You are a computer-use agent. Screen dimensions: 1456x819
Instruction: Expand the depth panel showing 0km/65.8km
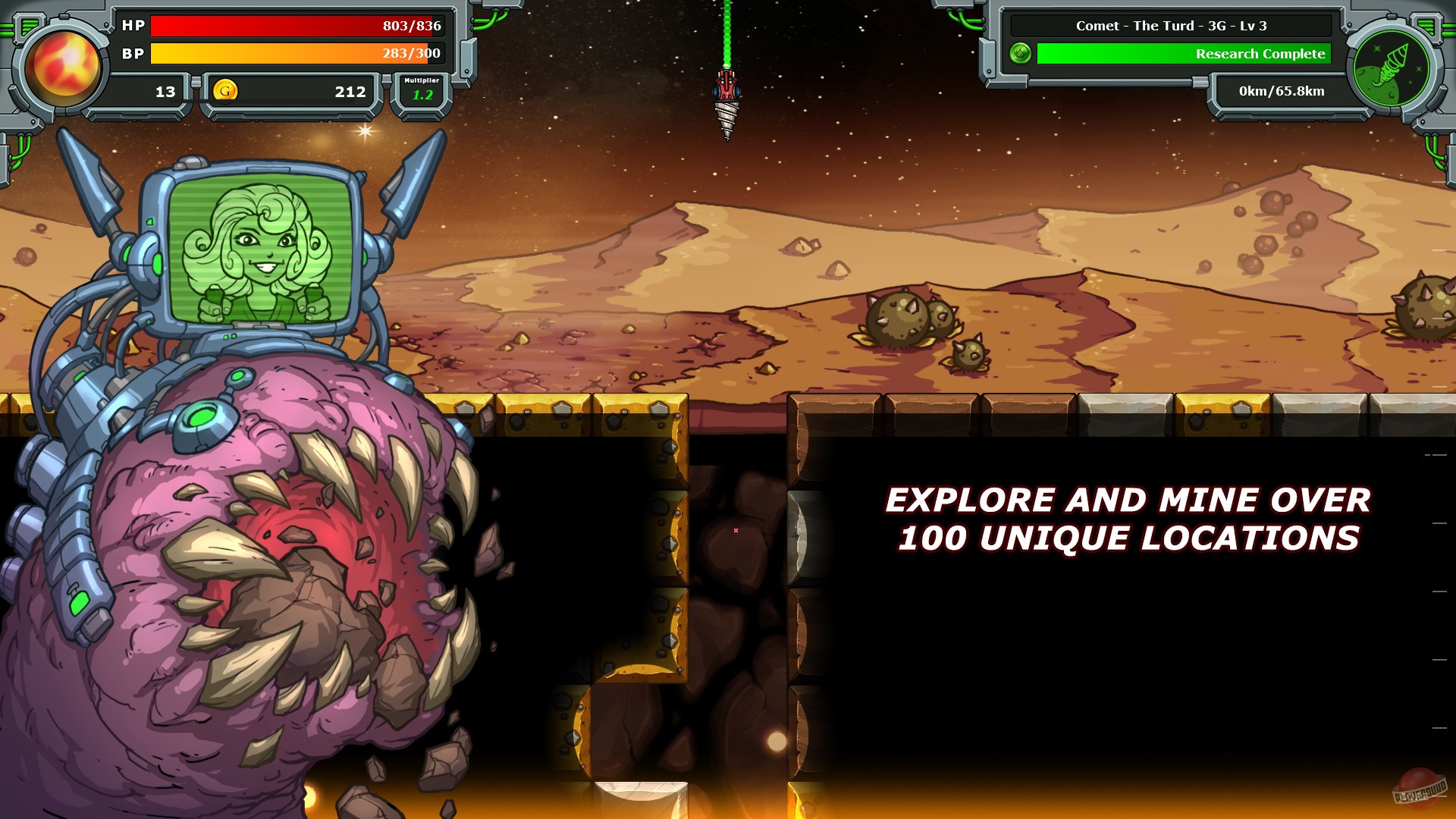tap(1280, 91)
